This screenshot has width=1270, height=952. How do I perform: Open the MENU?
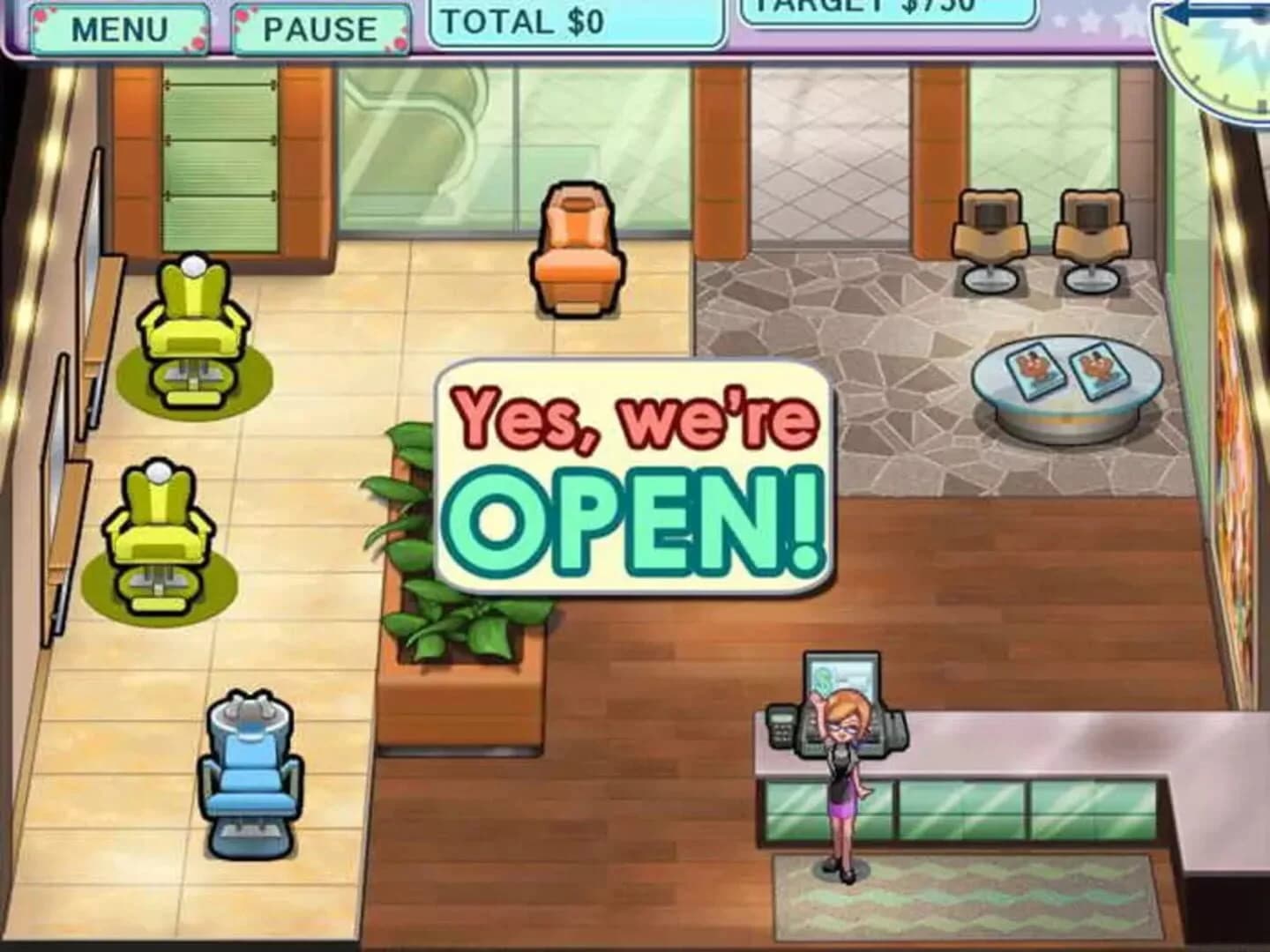(119, 26)
